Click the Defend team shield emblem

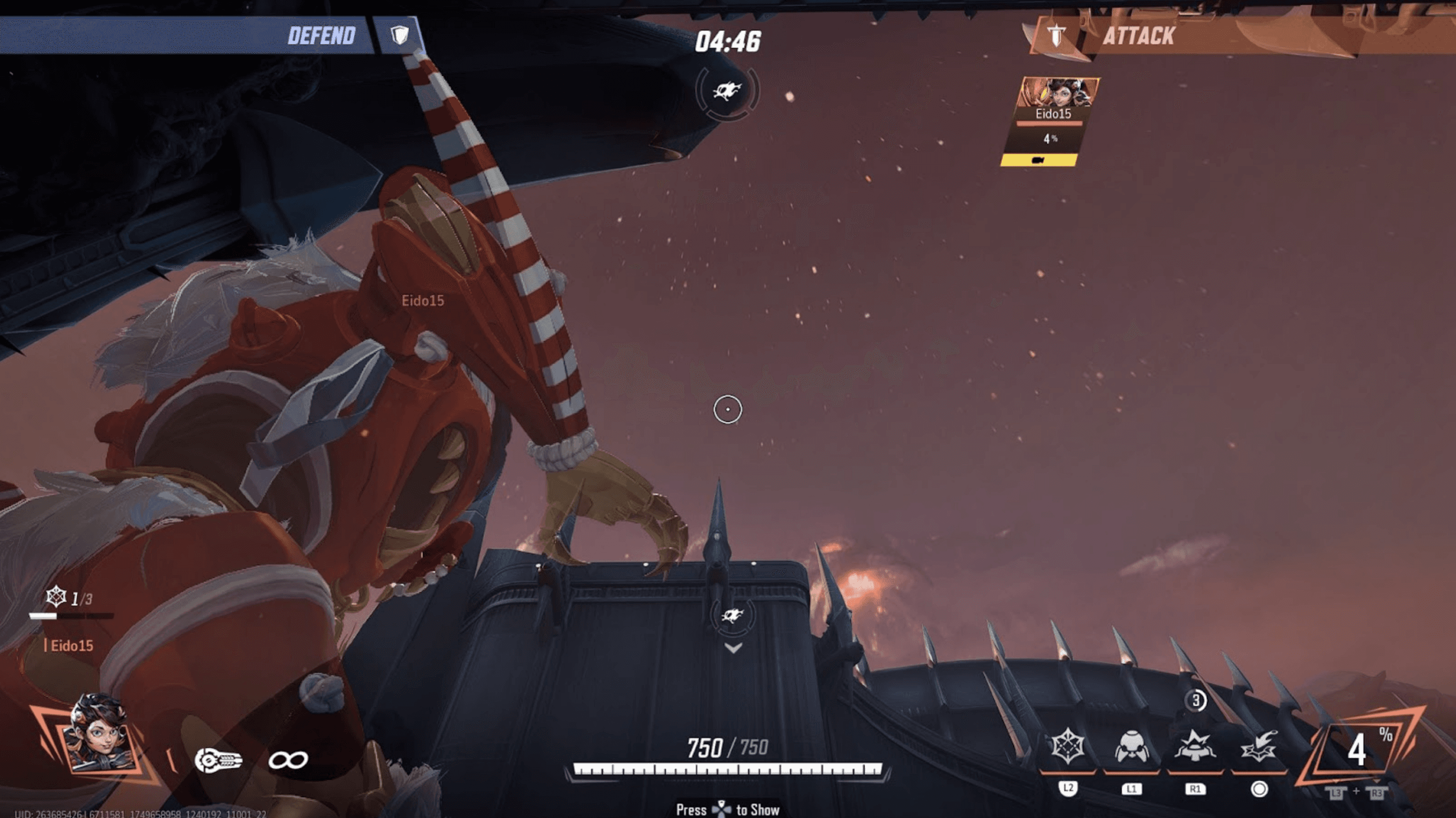pyautogui.click(x=400, y=35)
